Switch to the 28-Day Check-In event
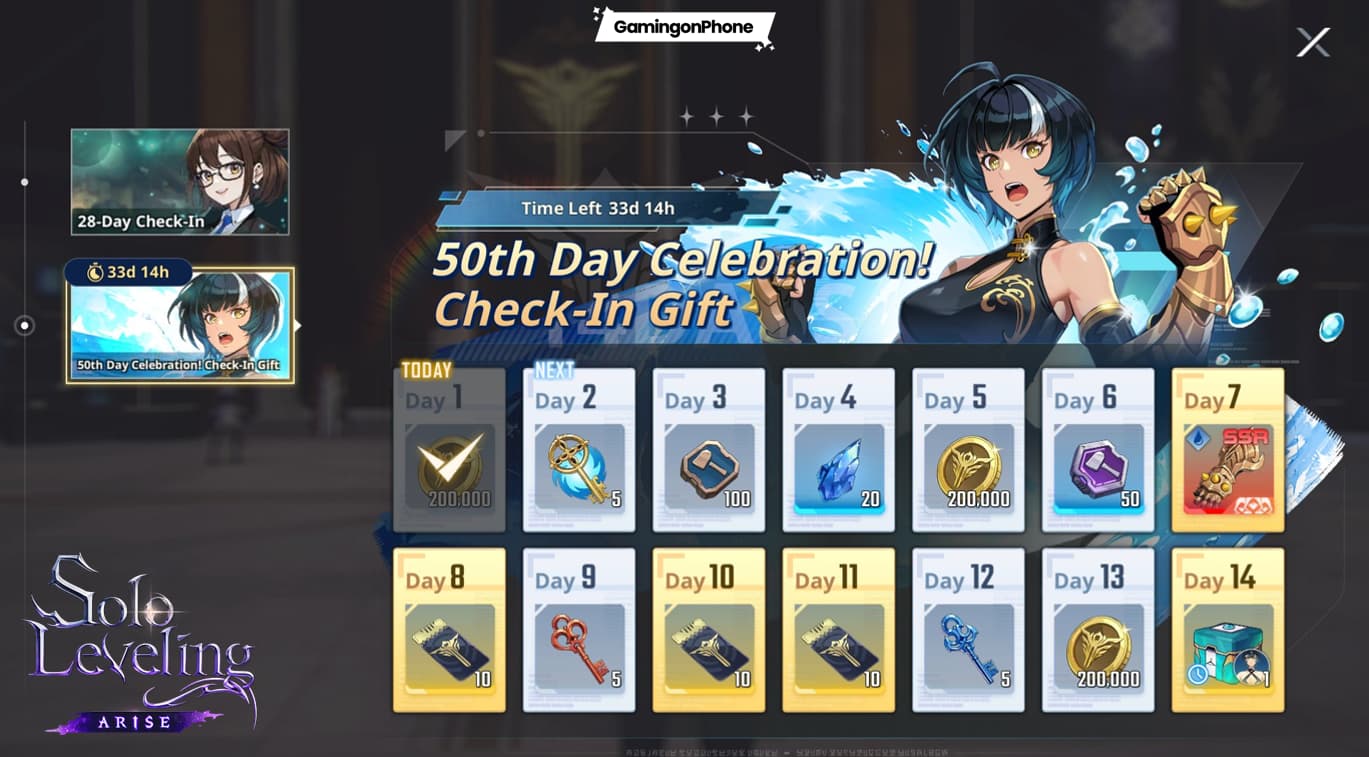 [180, 182]
